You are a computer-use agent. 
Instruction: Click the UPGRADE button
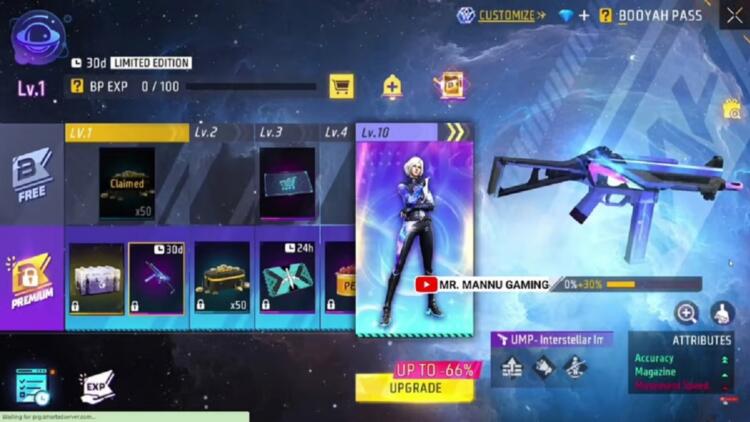pos(414,386)
